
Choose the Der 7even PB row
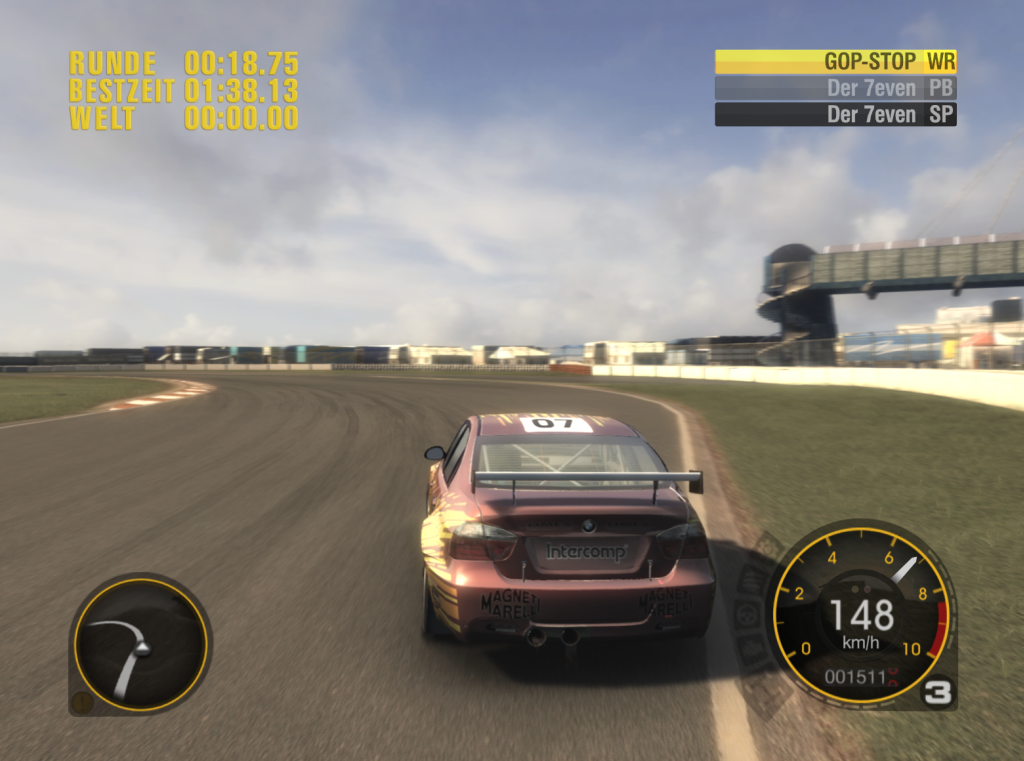pyautogui.click(x=835, y=88)
